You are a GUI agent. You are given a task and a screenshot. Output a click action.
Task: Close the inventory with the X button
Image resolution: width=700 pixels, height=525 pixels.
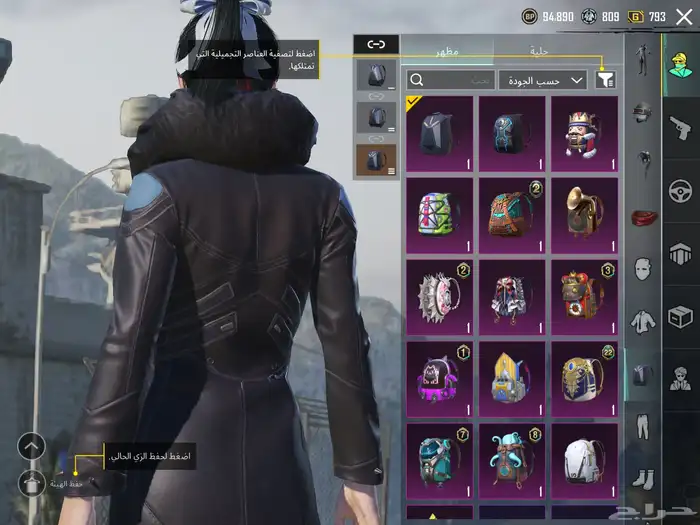pyautogui.click(x=684, y=16)
